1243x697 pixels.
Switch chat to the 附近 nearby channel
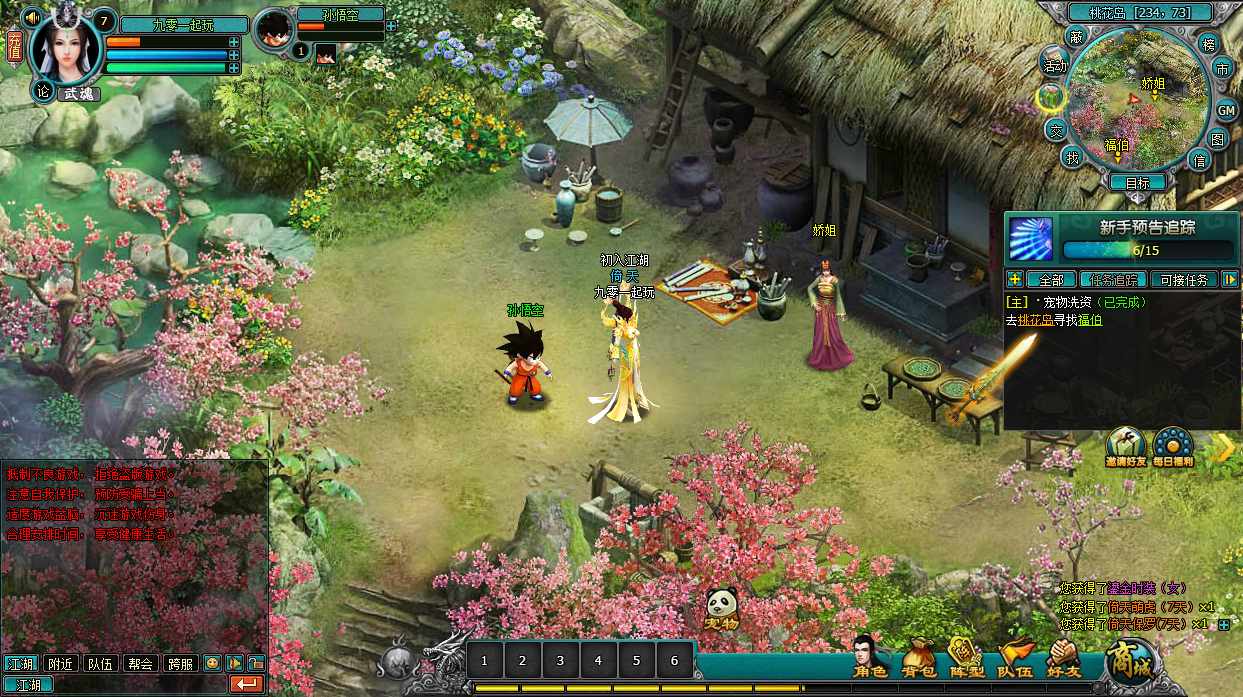click(x=61, y=663)
